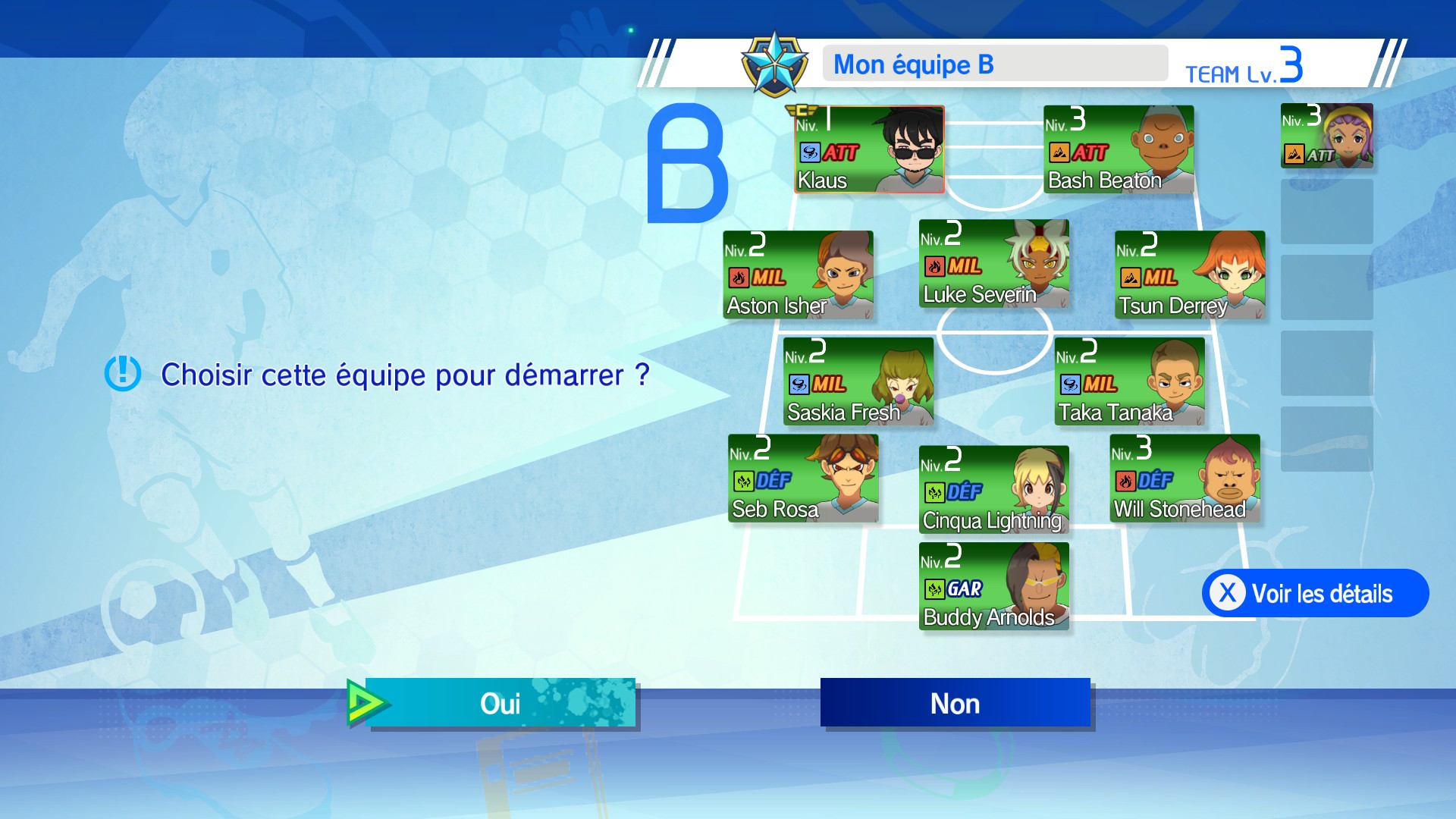Choose the Saskia Fresh card
Screen dimensions: 1456x819
click(x=858, y=381)
